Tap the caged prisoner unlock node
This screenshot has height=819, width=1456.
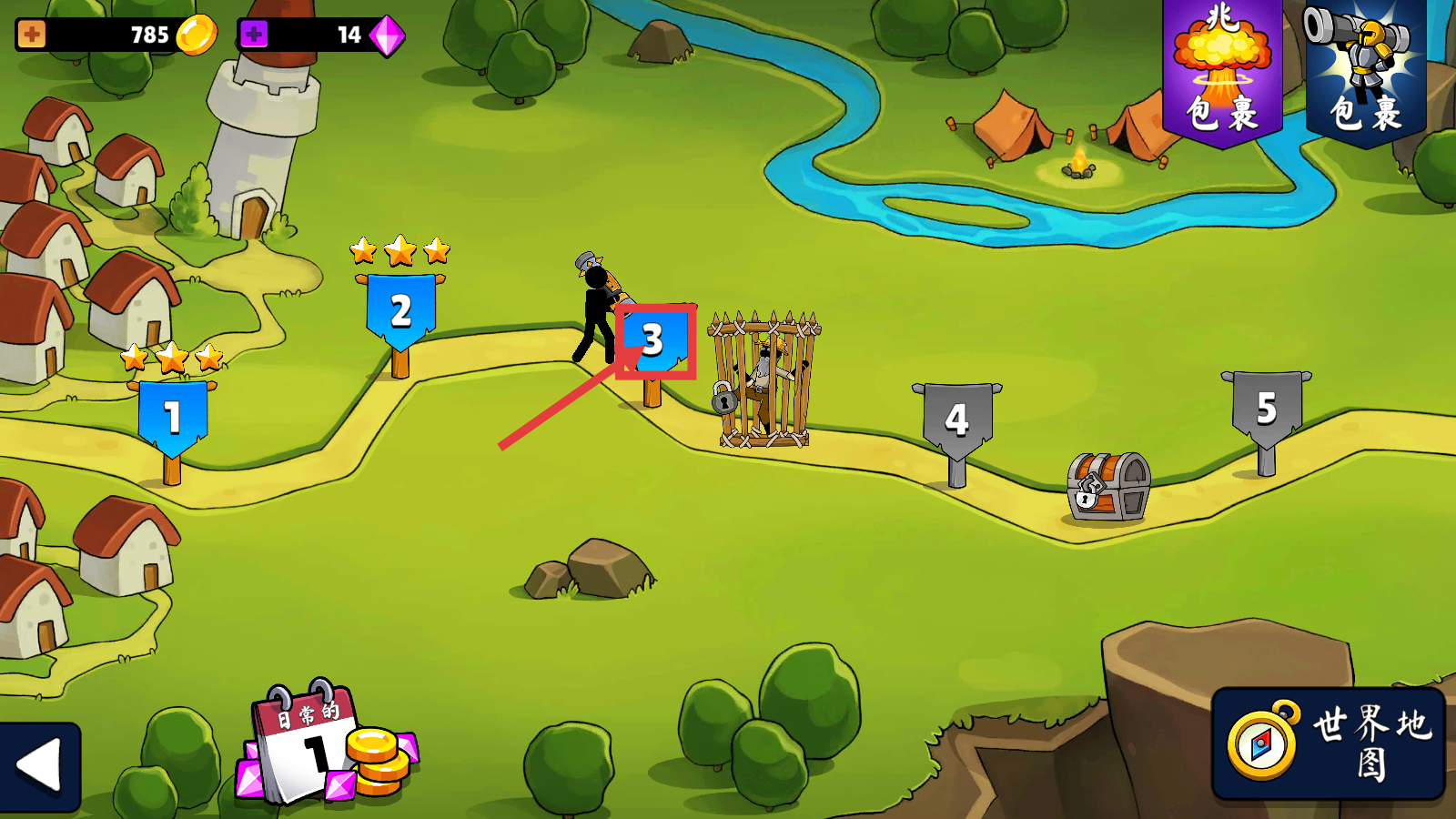(764, 379)
